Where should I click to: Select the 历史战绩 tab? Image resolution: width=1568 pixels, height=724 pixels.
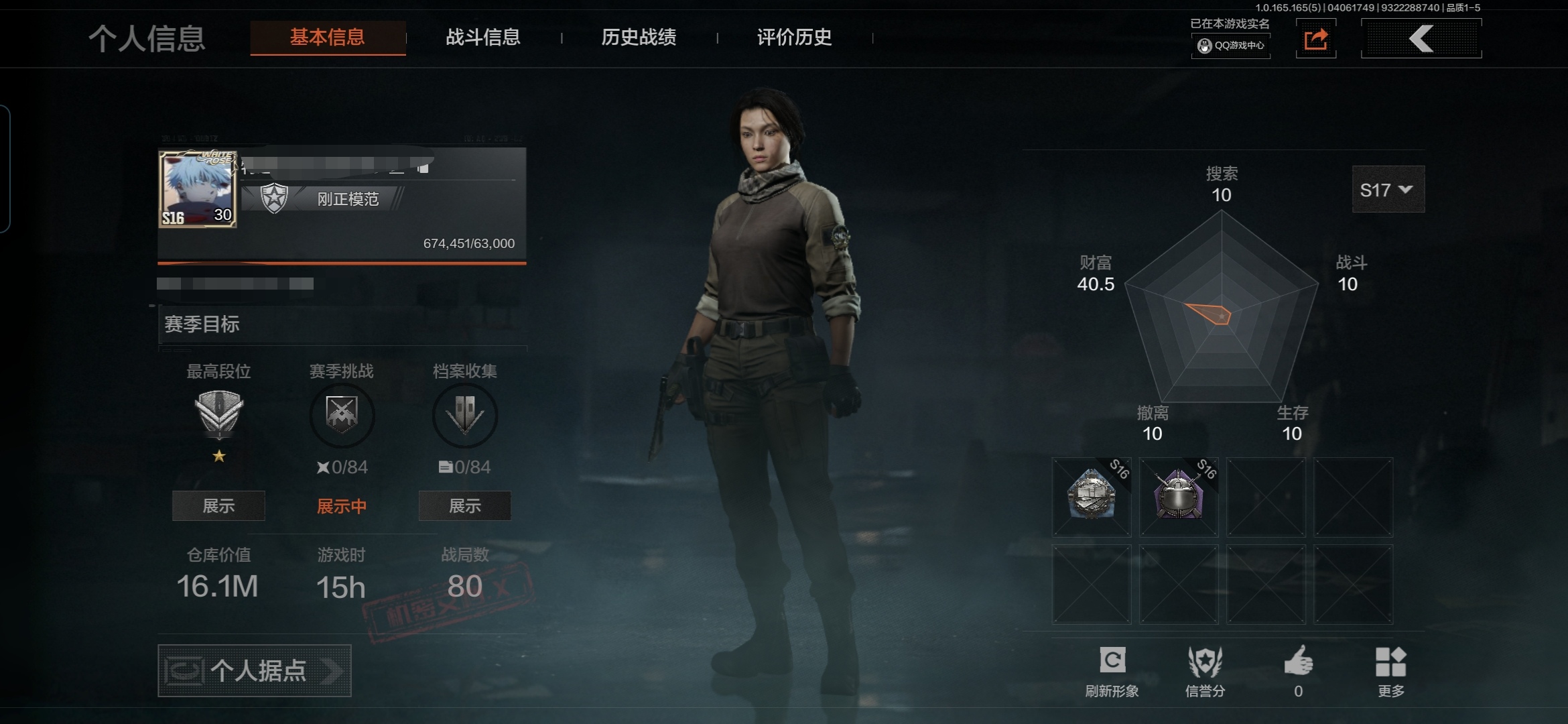(x=639, y=38)
